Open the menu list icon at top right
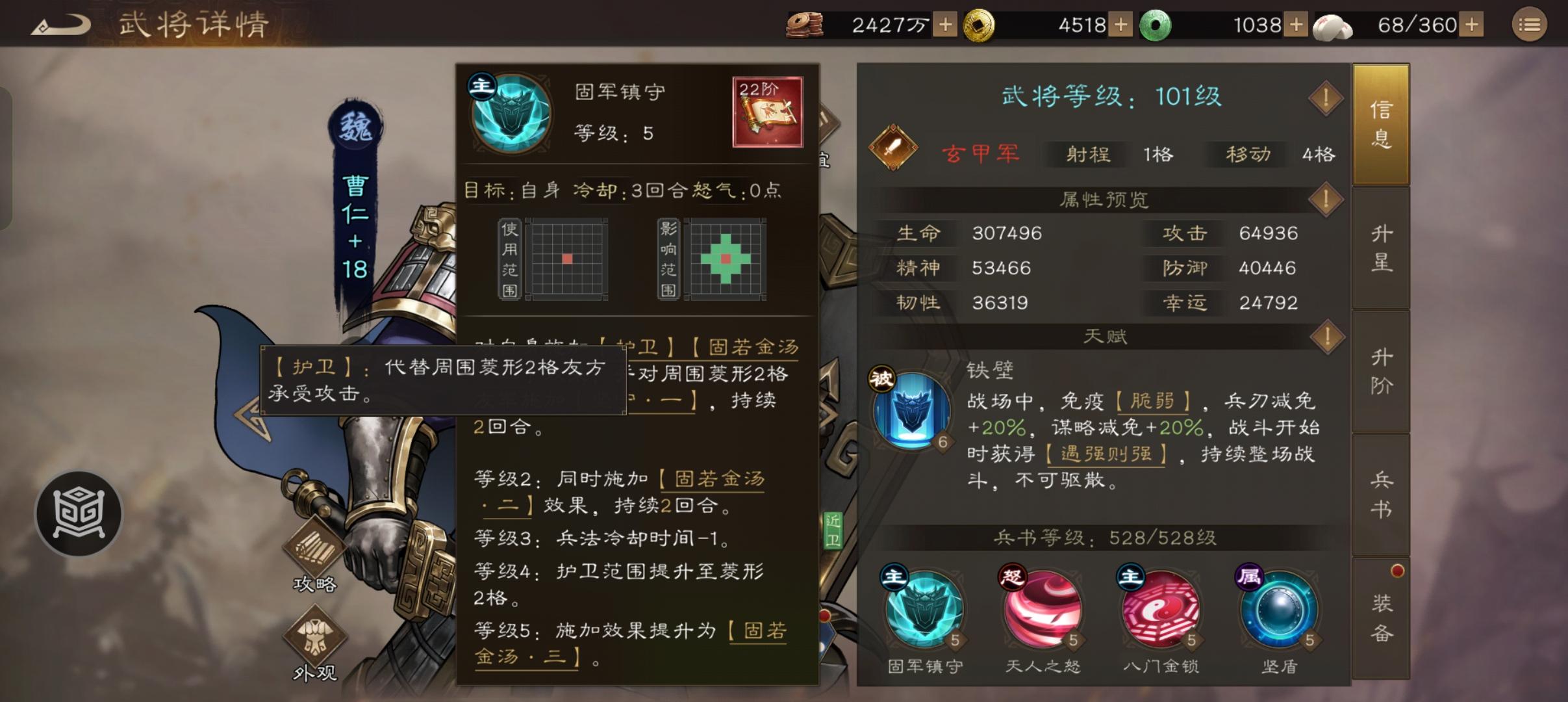This screenshot has height=702, width=1568. tap(1530, 24)
